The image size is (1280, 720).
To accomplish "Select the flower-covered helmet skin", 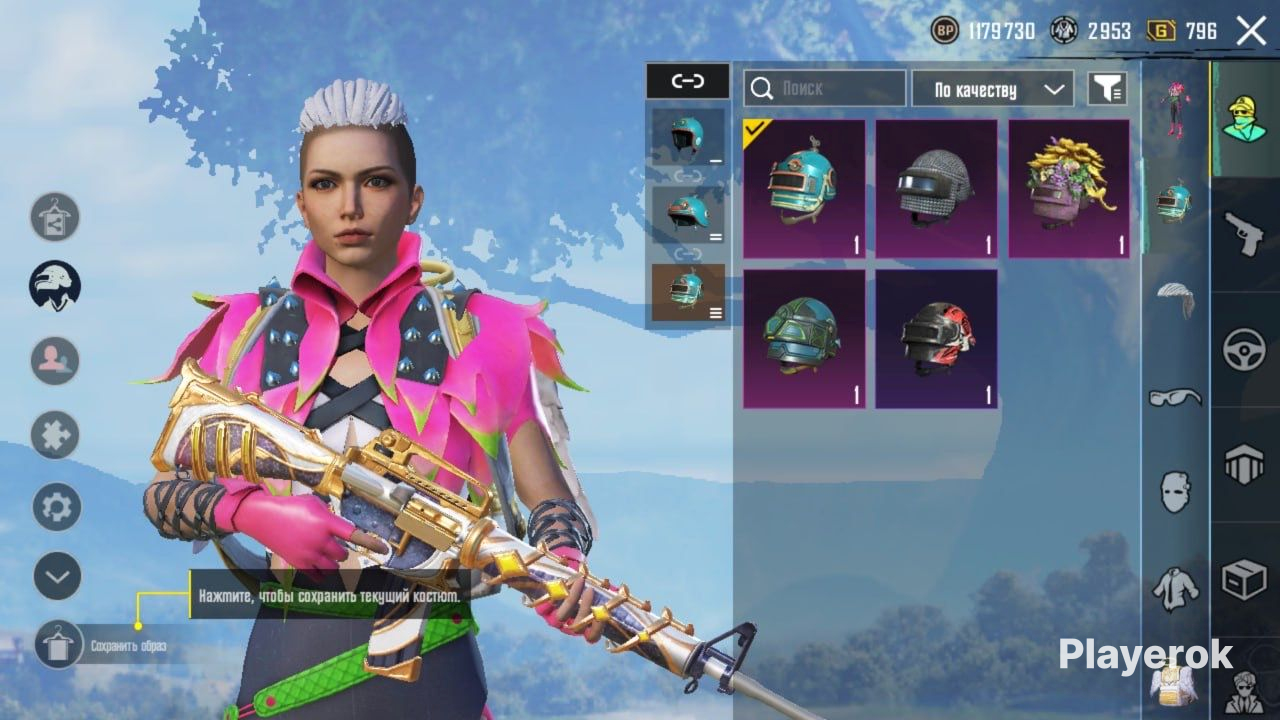I will [1068, 189].
